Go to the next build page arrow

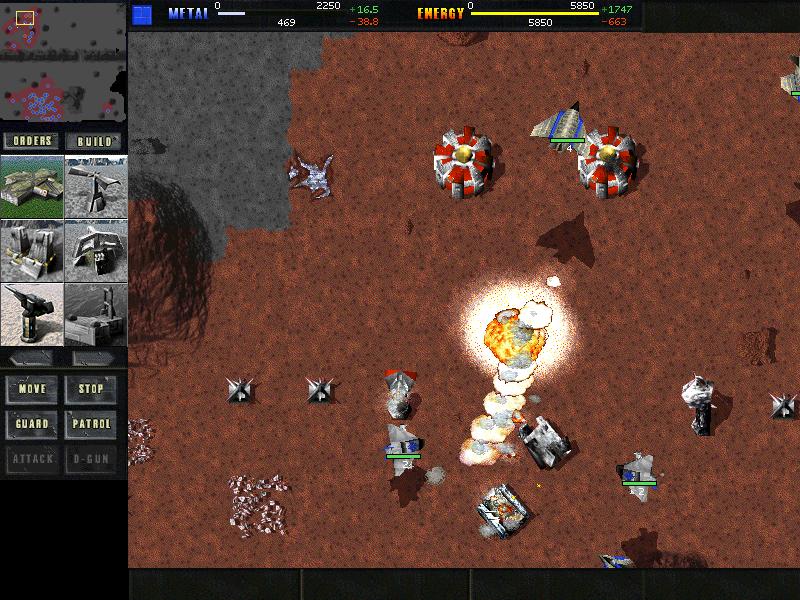(95, 357)
